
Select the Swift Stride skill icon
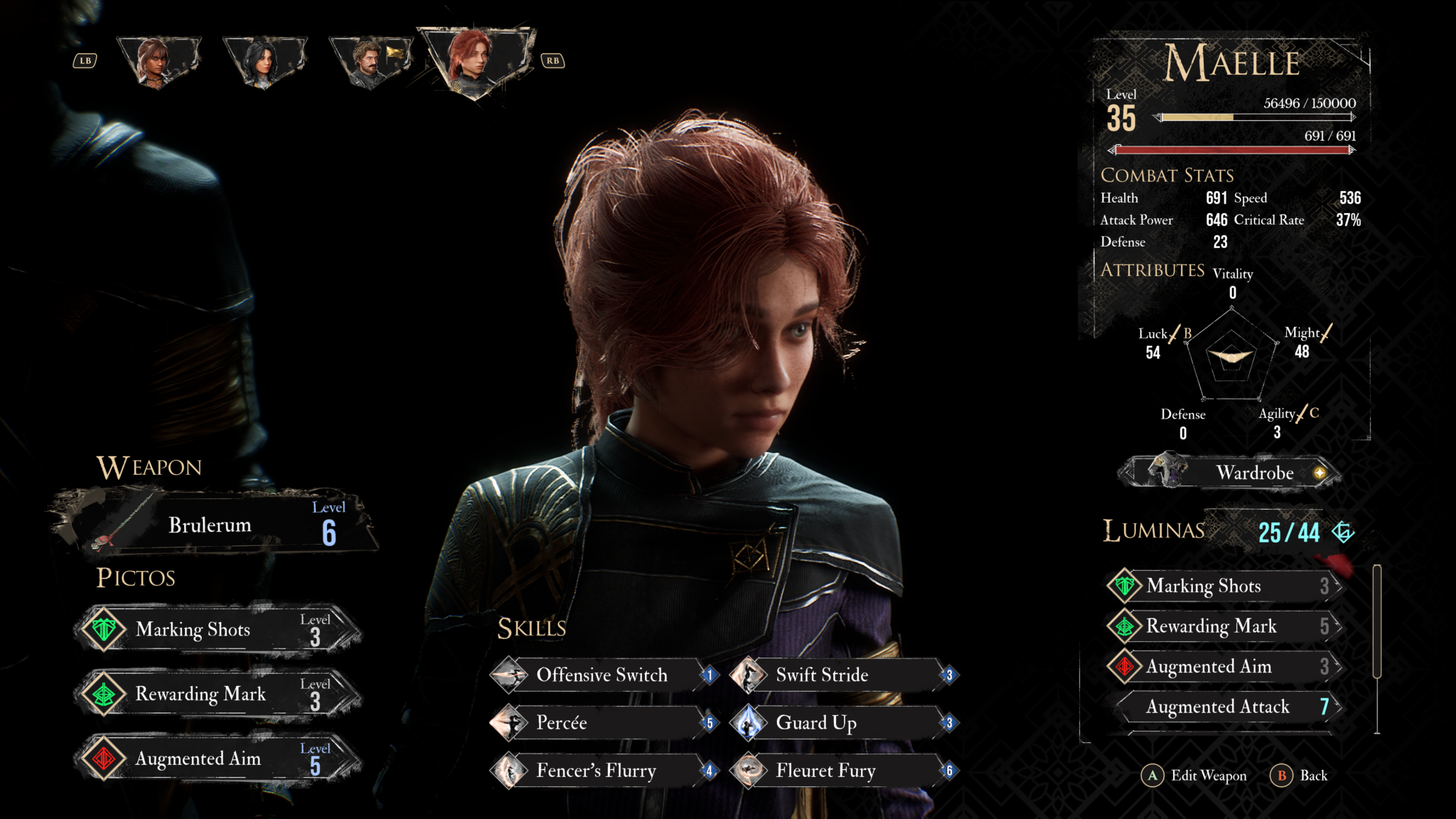click(747, 675)
